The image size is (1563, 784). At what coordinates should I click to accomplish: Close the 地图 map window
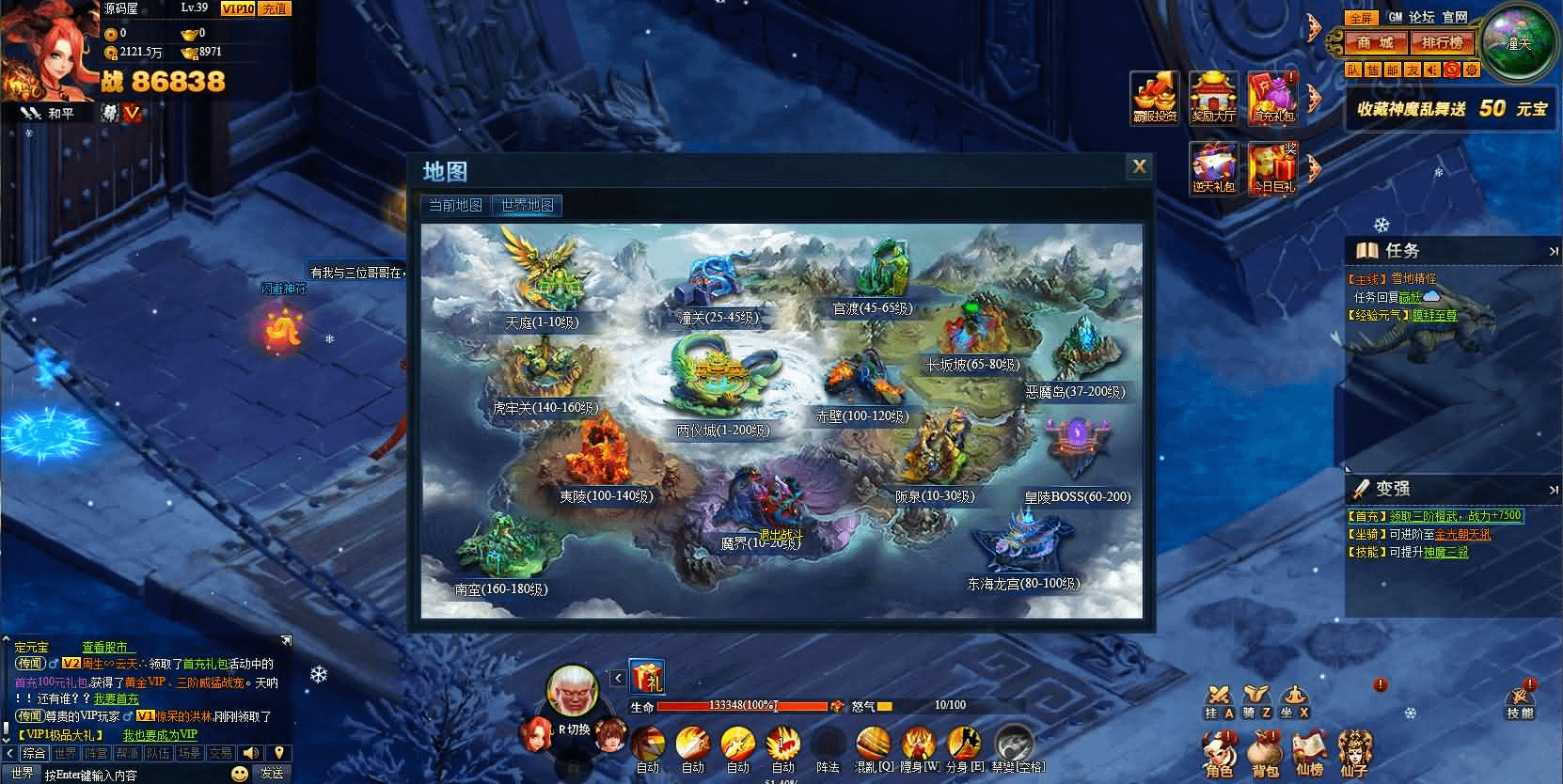click(x=1139, y=167)
